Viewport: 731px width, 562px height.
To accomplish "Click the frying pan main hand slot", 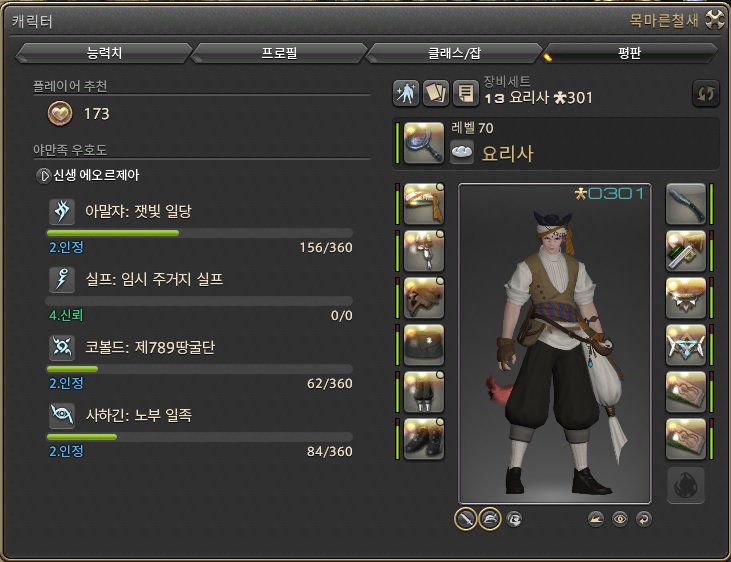I will pos(424,142).
